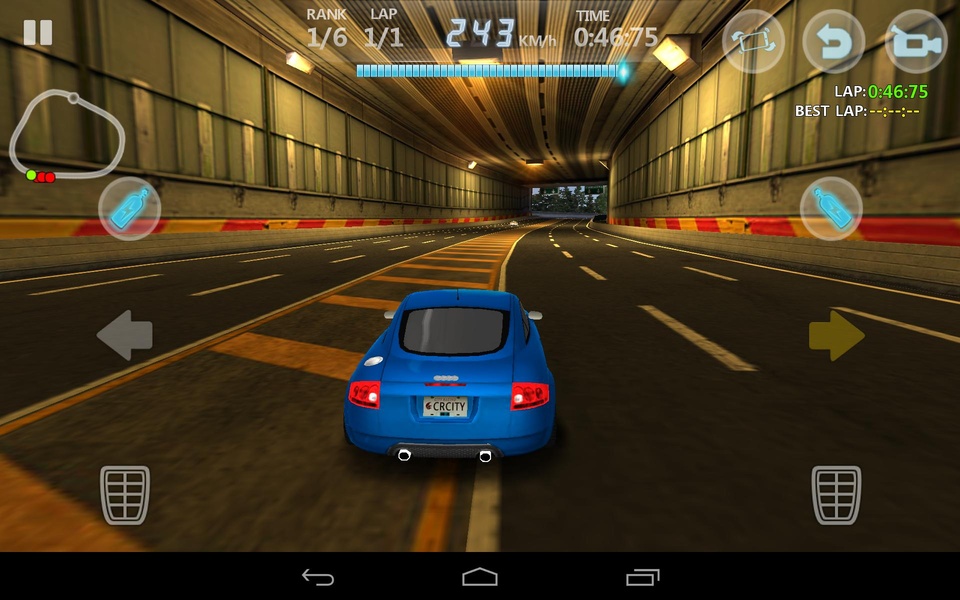Tap the pedal beneath the right-pointing arrow
Image resolution: width=960 pixels, height=600 pixels.
(836, 494)
